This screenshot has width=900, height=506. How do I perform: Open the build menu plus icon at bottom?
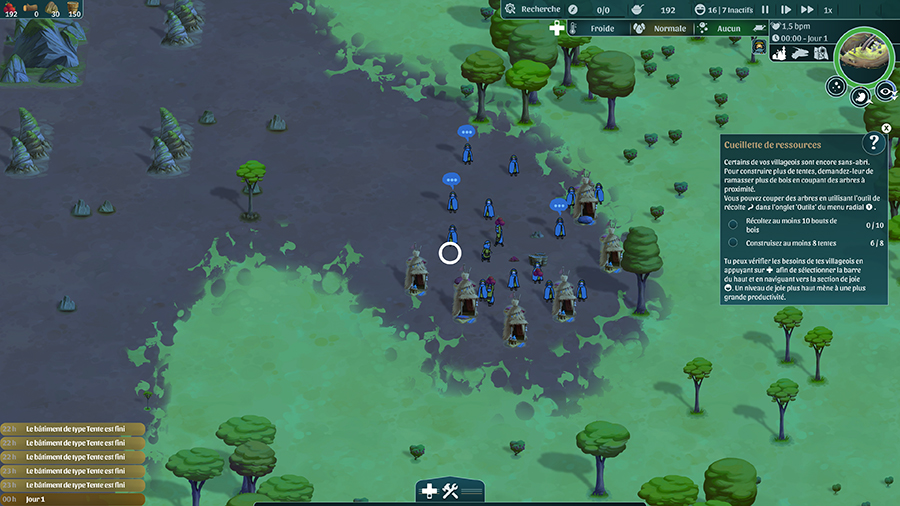429,490
